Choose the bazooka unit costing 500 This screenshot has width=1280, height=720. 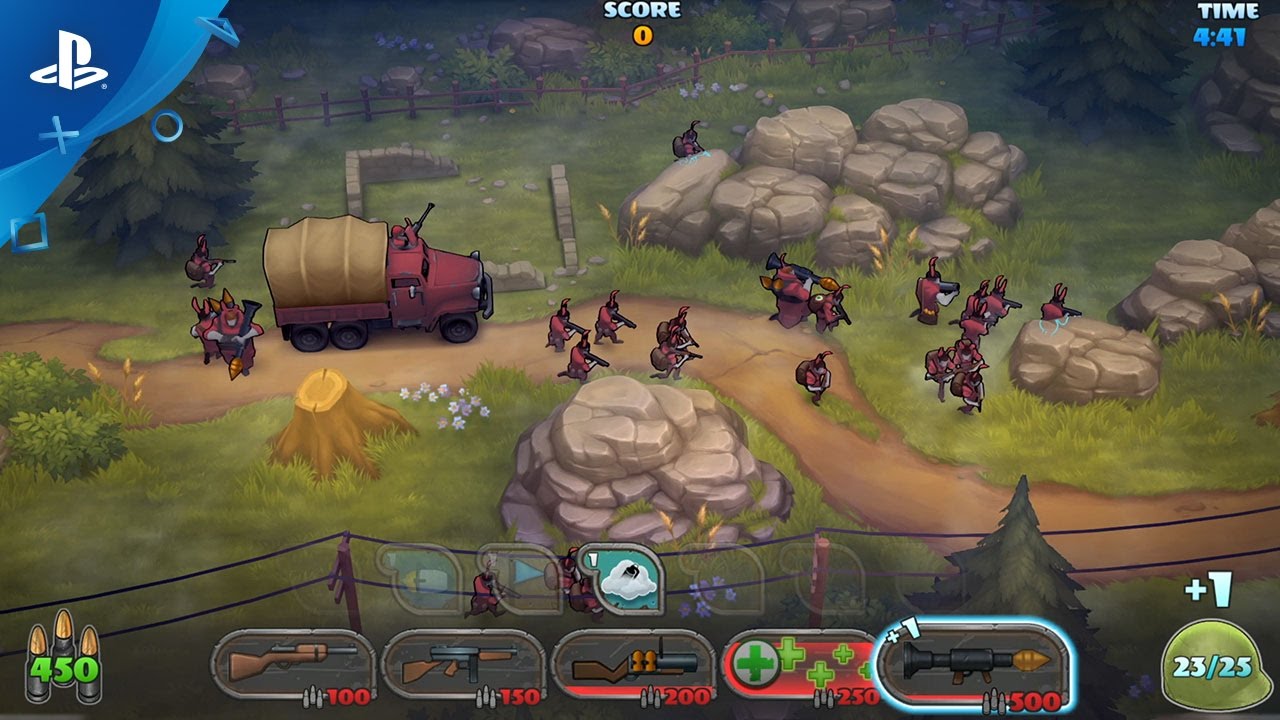[973, 663]
